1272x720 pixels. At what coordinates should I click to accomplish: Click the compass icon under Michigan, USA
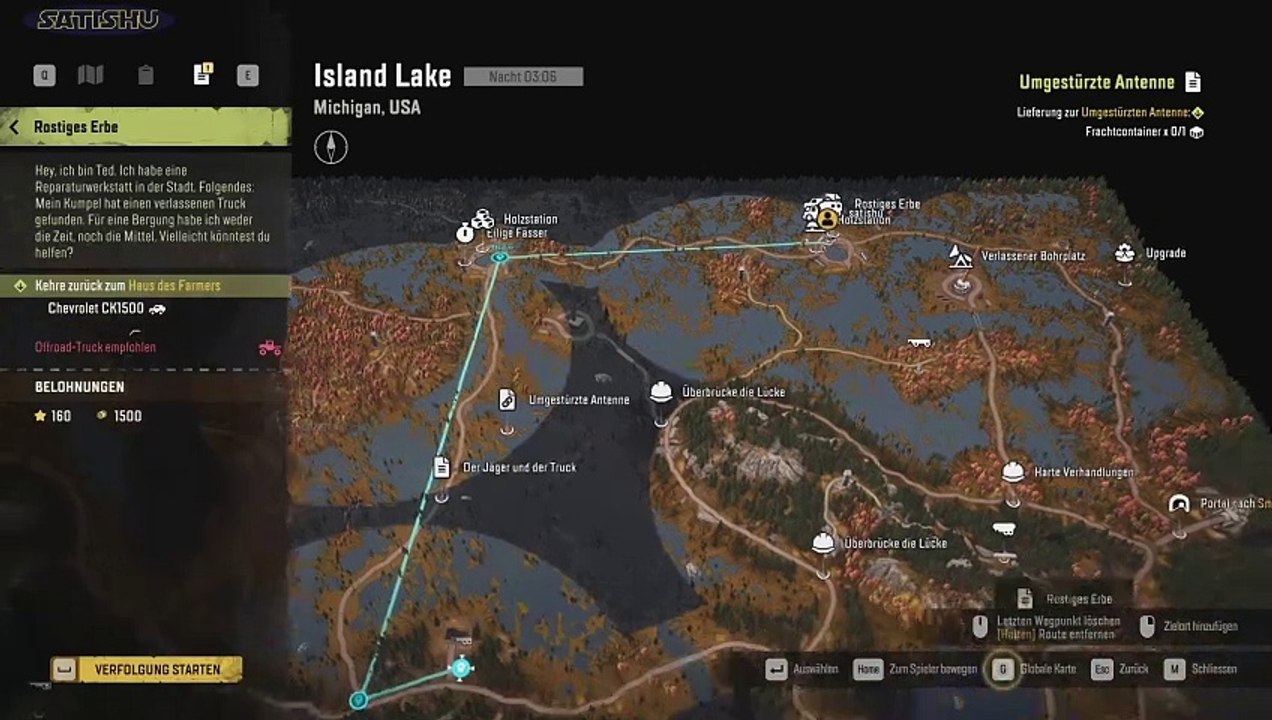point(331,148)
